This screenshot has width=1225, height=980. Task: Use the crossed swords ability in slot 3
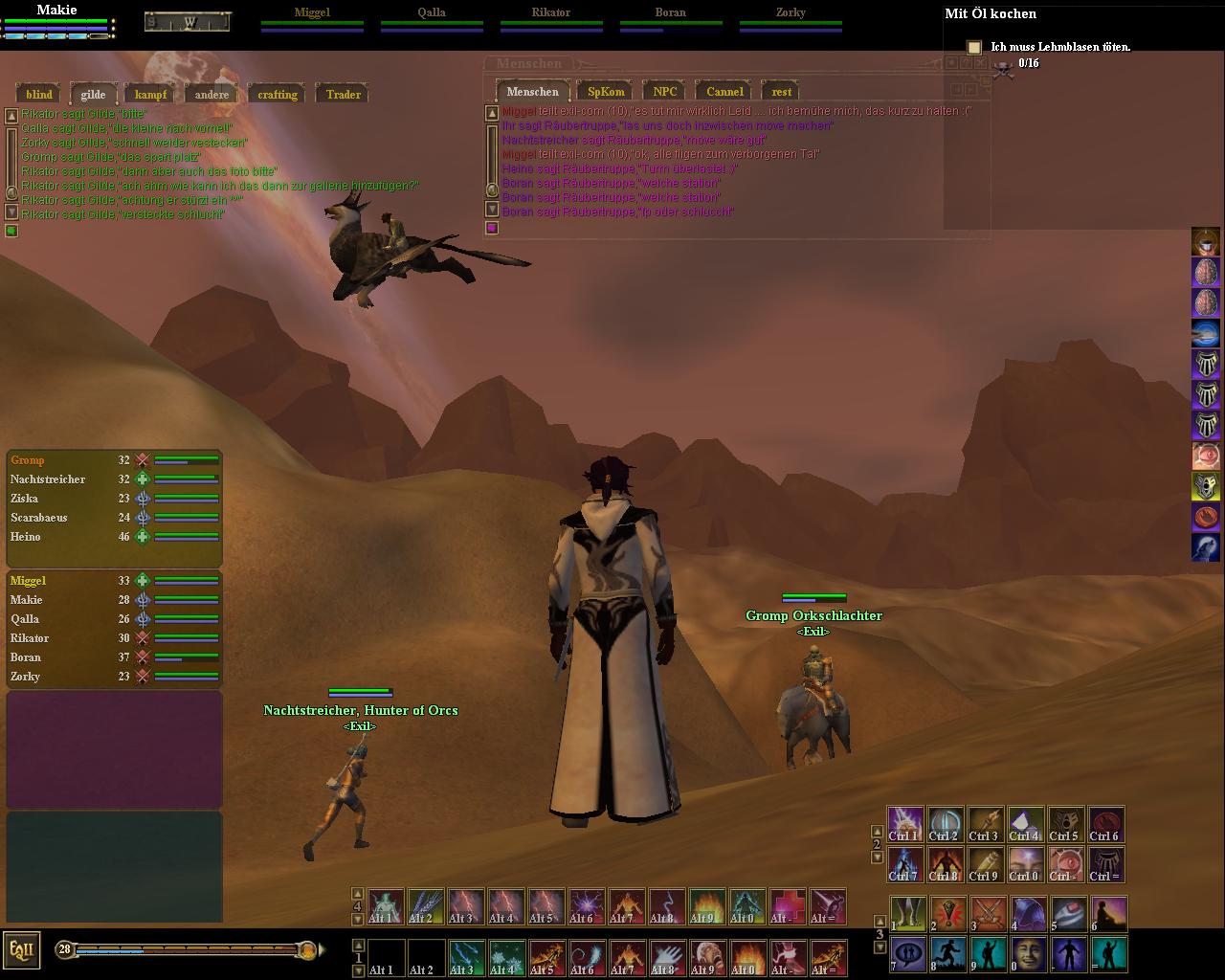[989, 914]
